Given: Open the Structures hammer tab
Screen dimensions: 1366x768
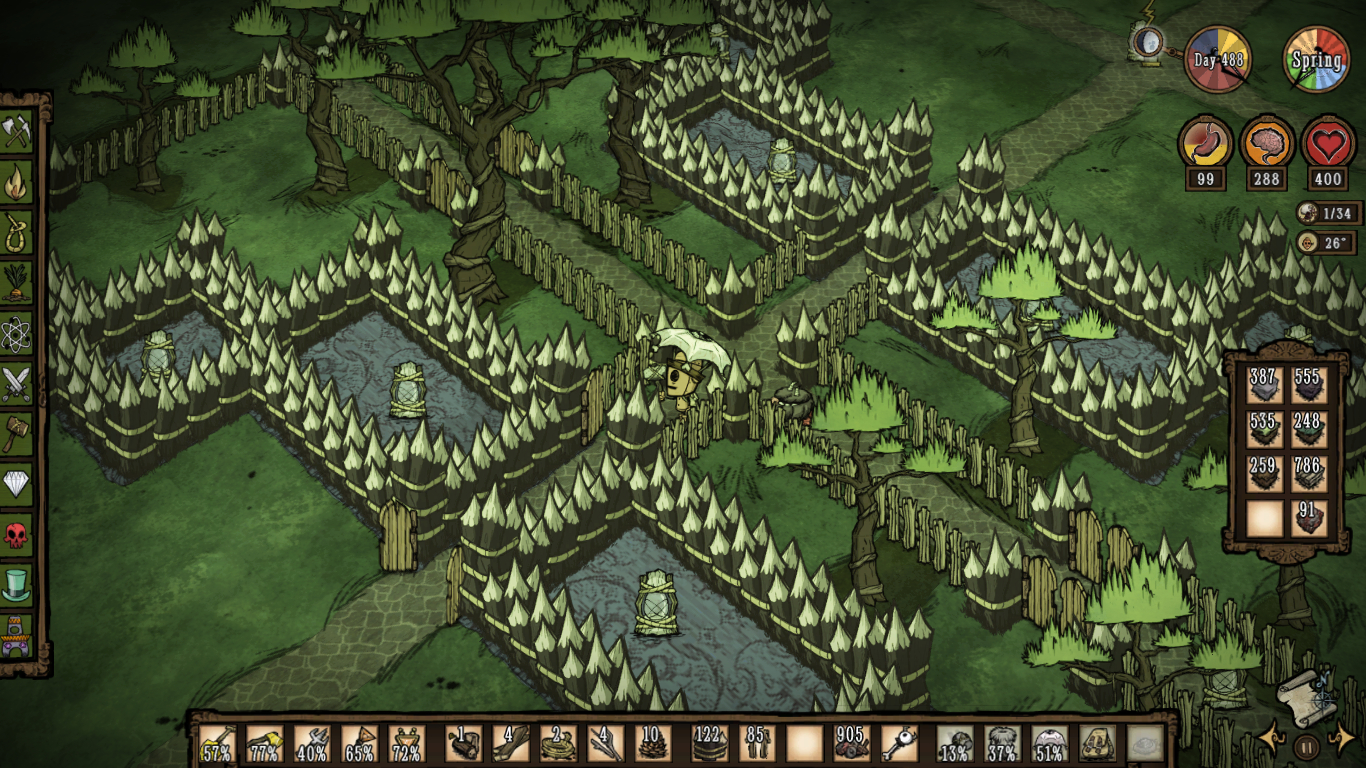Looking at the screenshot, I should coord(17,433).
